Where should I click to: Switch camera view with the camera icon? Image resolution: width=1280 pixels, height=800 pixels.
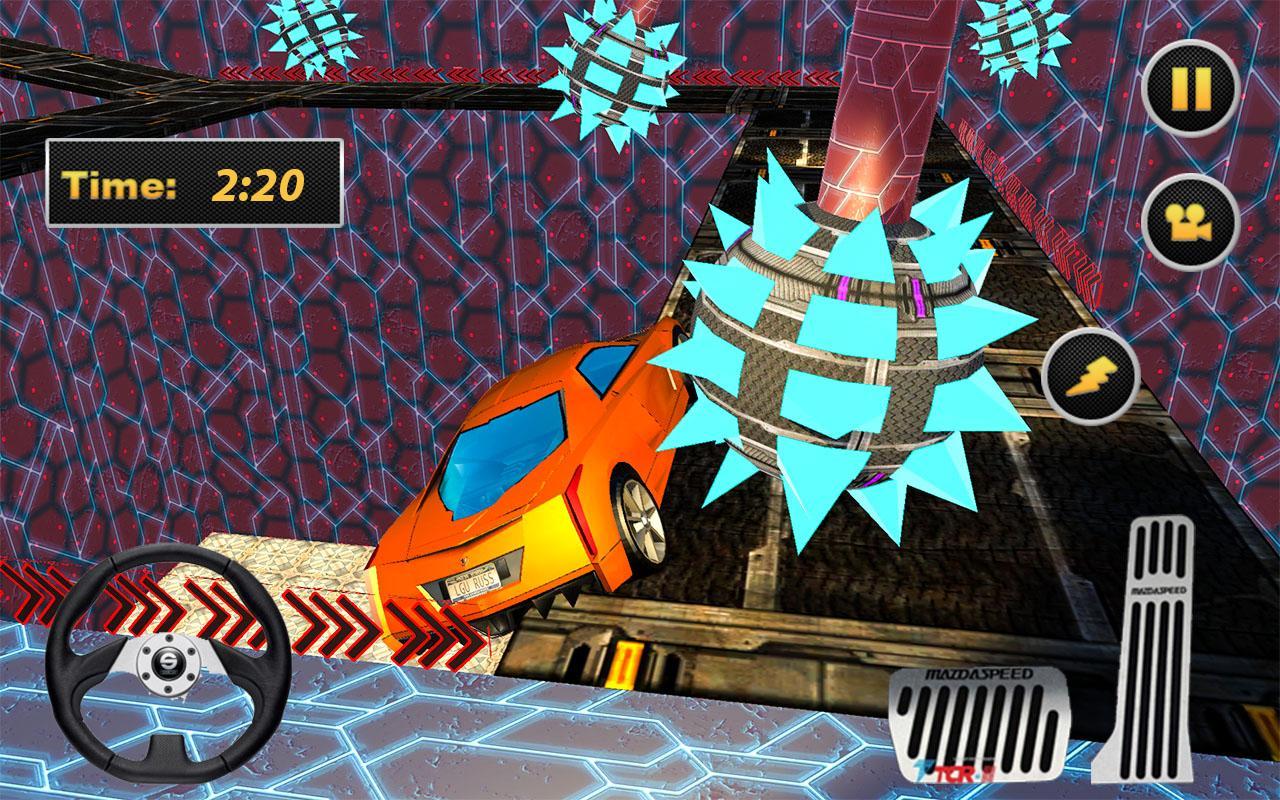[x=1190, y=222]
